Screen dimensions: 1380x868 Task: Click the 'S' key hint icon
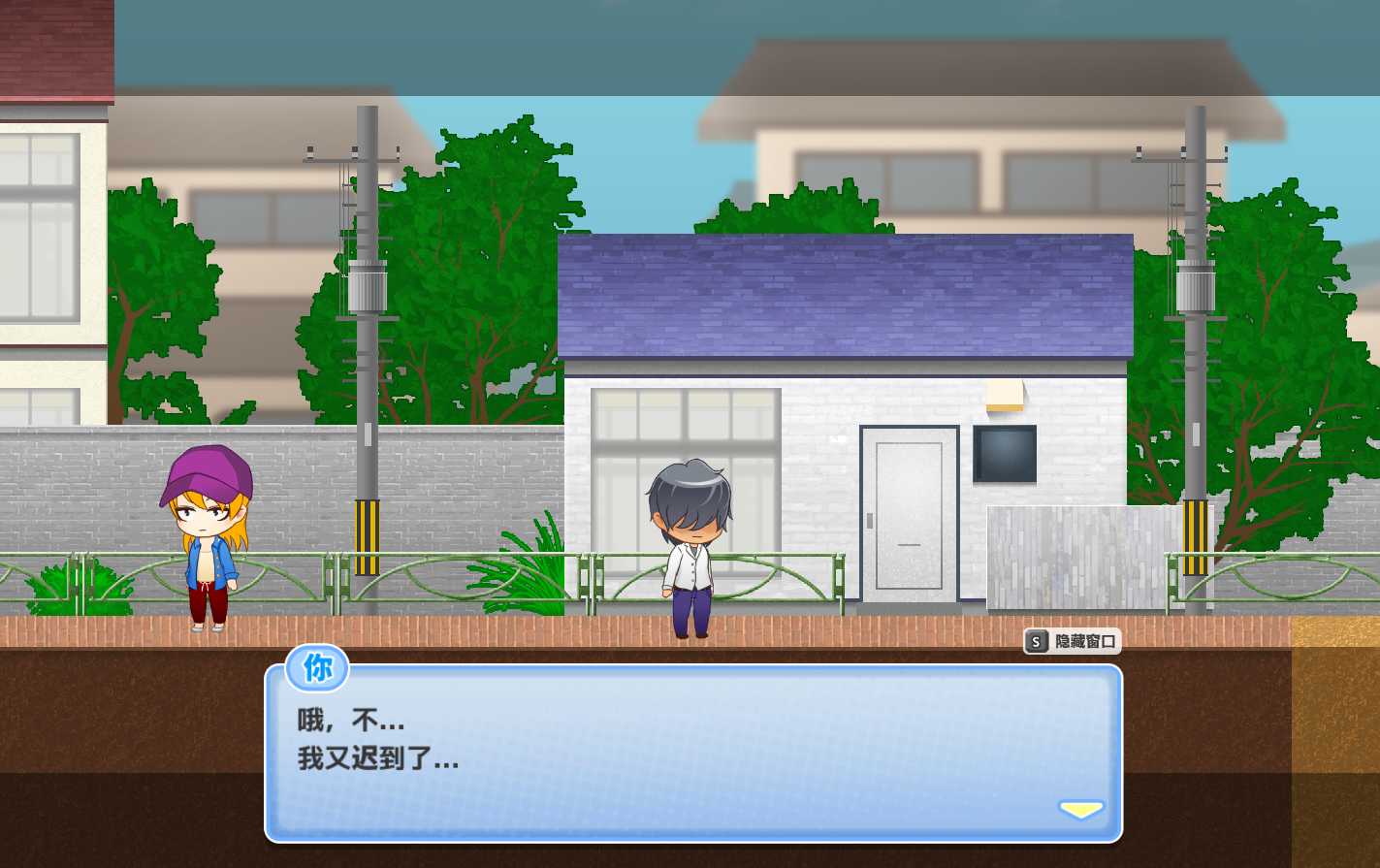pos(1037,640)
